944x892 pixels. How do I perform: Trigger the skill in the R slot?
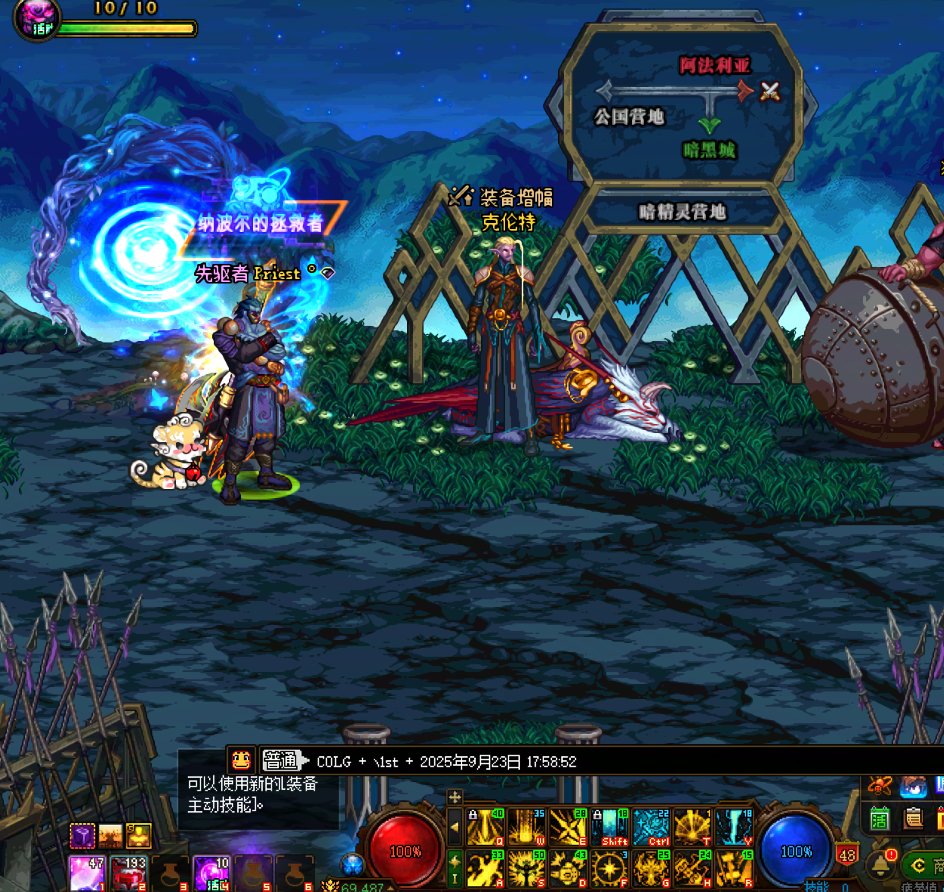pyautogui.click(x=733, y=869)
